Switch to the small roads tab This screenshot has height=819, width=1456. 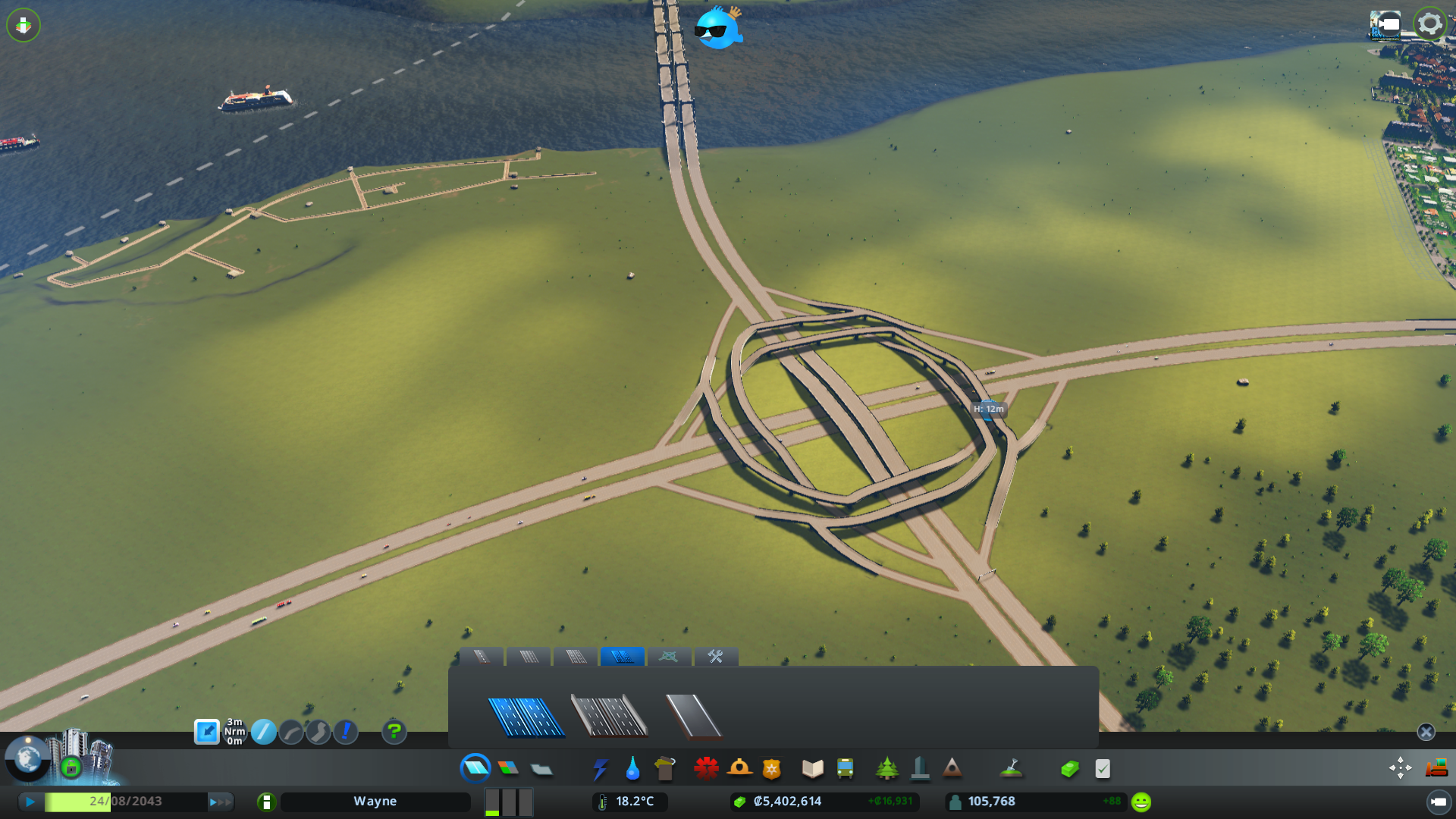tap(483, 657)
